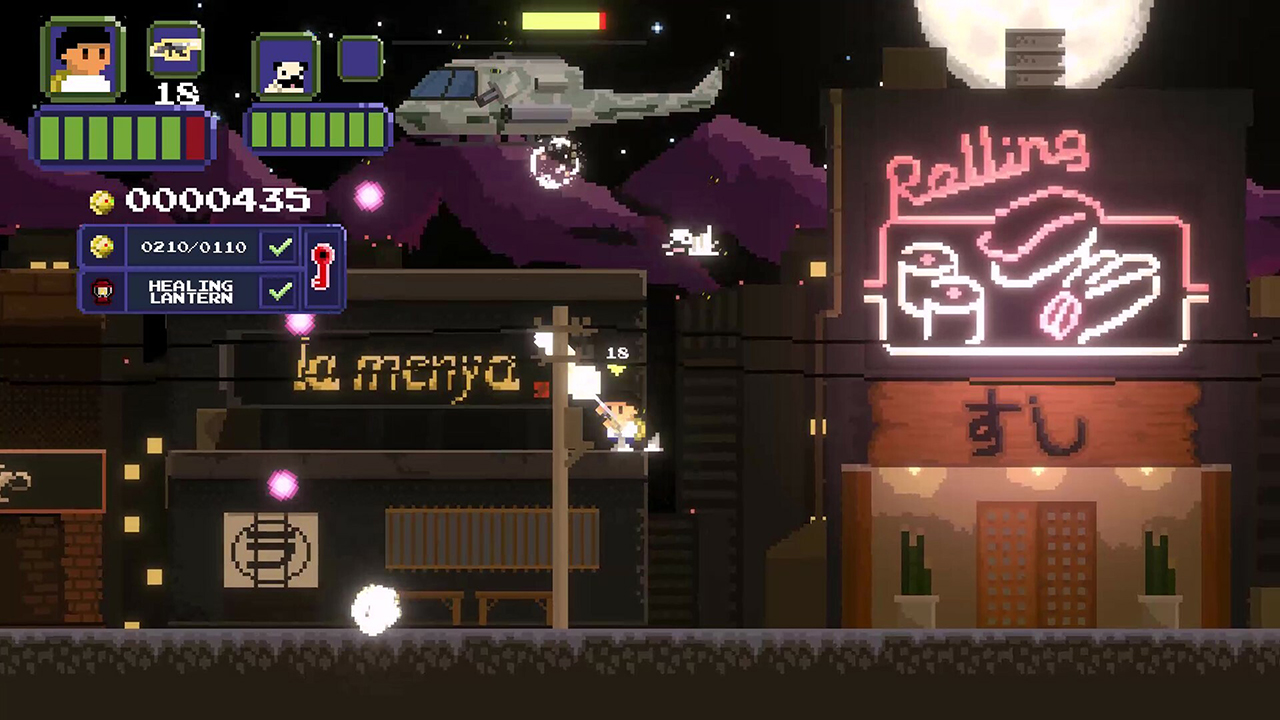Click the yellow boss health bar
Screen dimensions: 1280x720
pos(565,19)
